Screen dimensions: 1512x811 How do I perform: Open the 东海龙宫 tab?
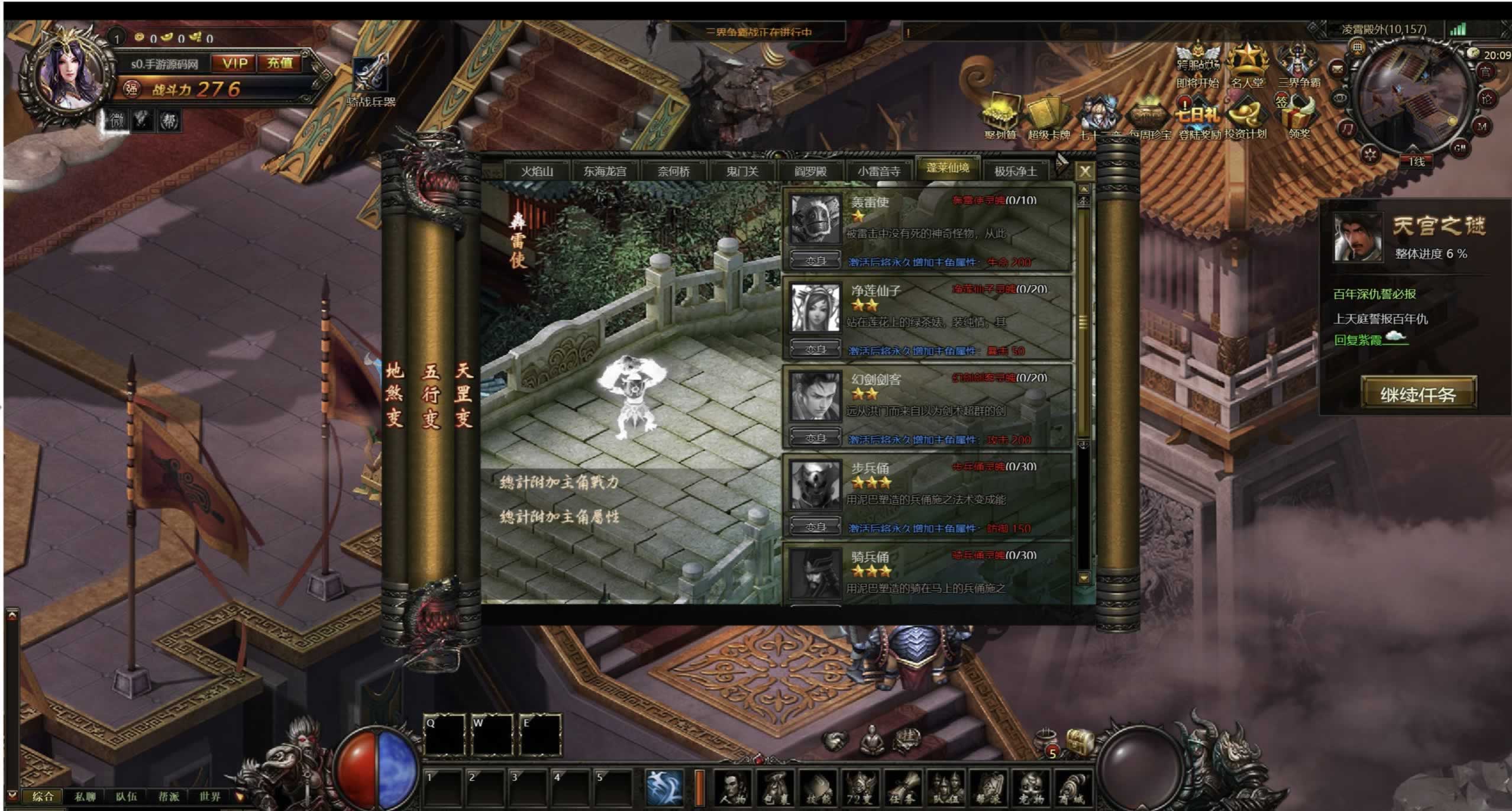click(x=605, y=172)
